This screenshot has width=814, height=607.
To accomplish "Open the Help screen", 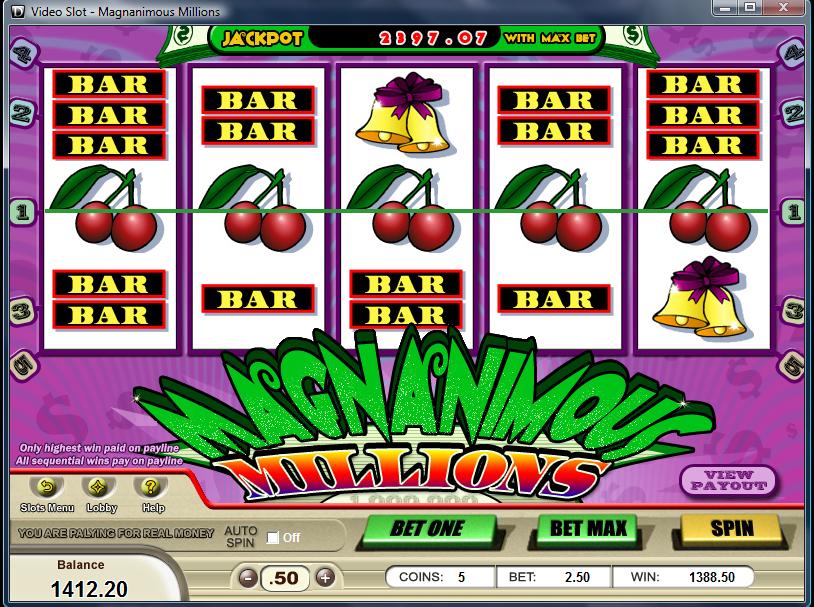I will [x=152, y=488].
